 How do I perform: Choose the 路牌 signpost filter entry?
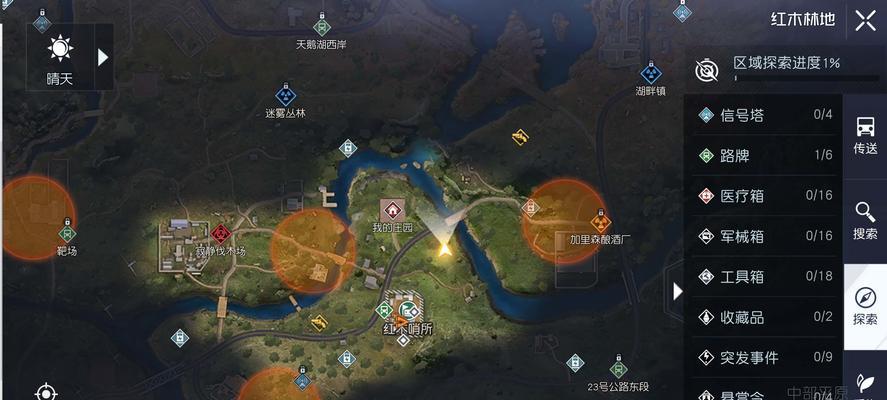coord(765,155)
